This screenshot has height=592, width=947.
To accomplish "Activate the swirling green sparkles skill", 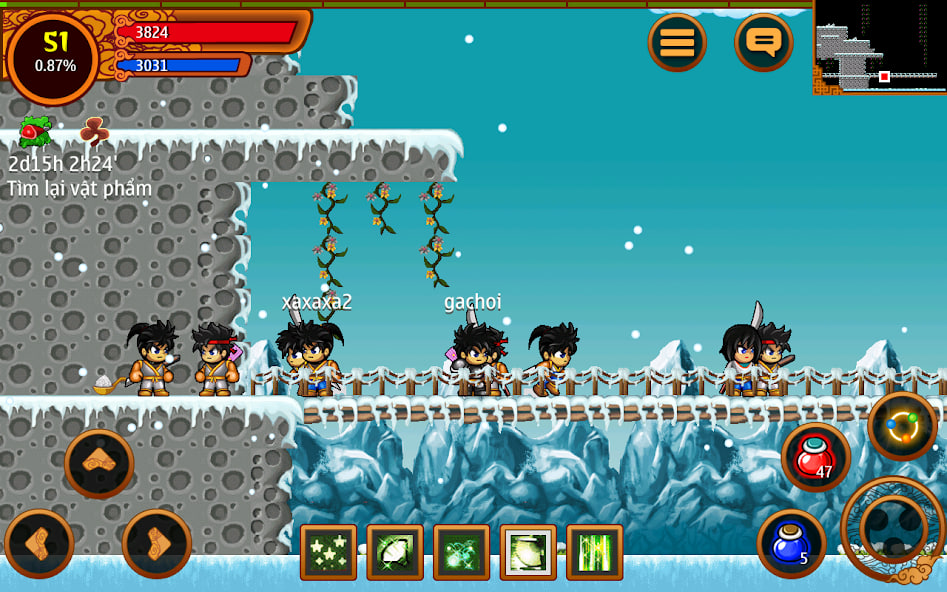I will pos(461,552).
